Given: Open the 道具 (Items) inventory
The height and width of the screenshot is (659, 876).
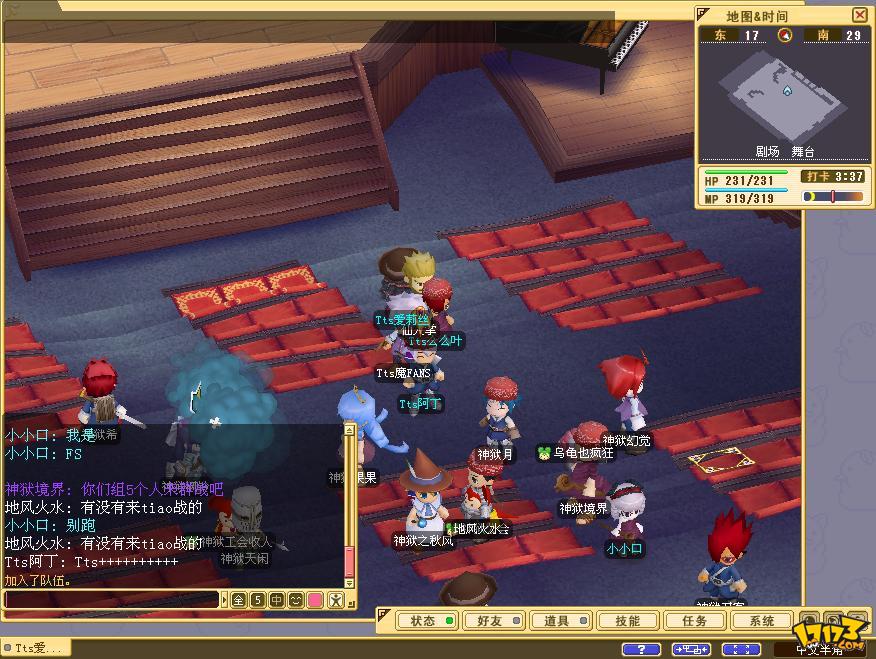Looking at the screenshot, I should point(556,621).
